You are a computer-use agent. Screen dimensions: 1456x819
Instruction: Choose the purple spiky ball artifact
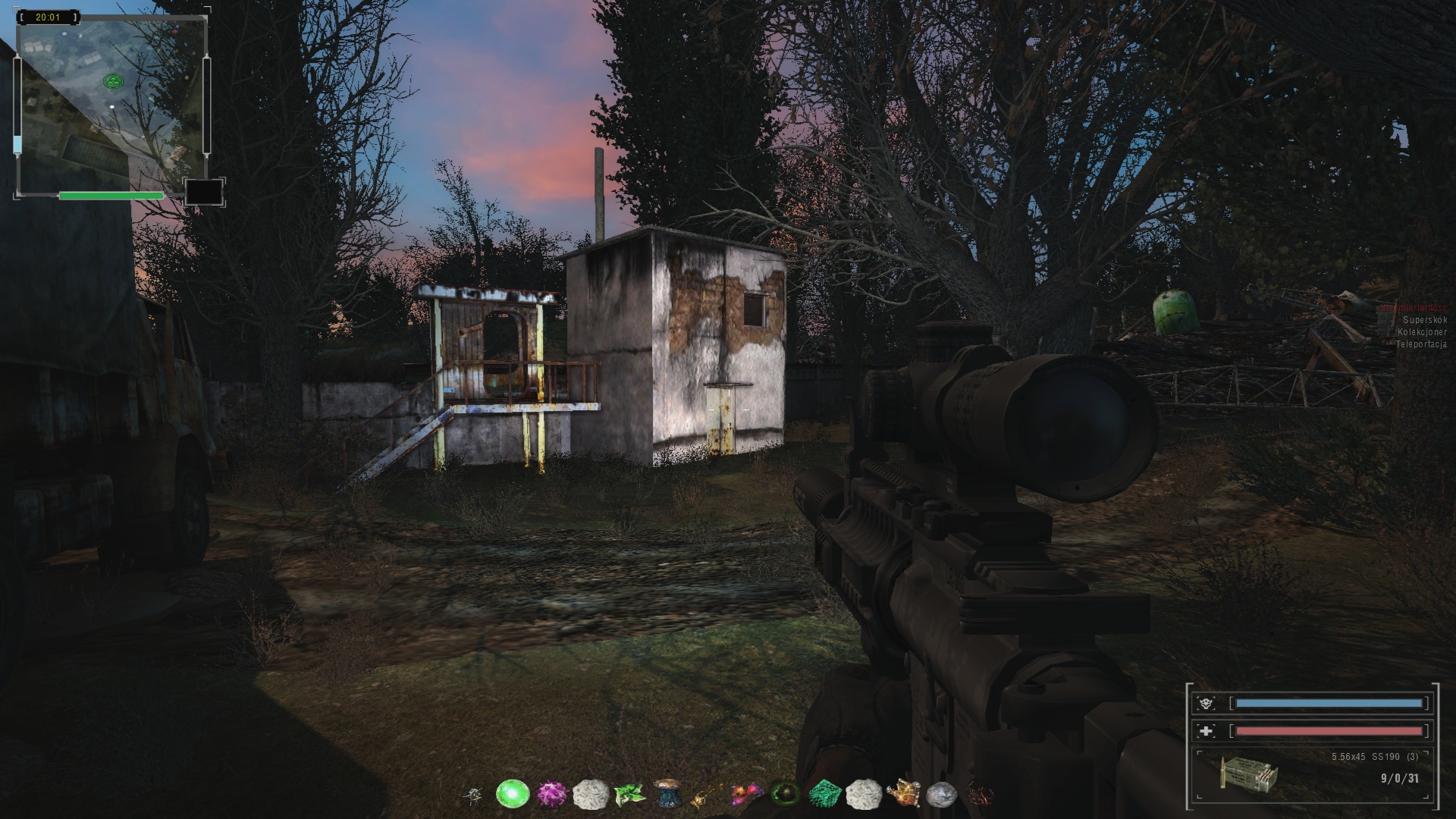[552, 794]
